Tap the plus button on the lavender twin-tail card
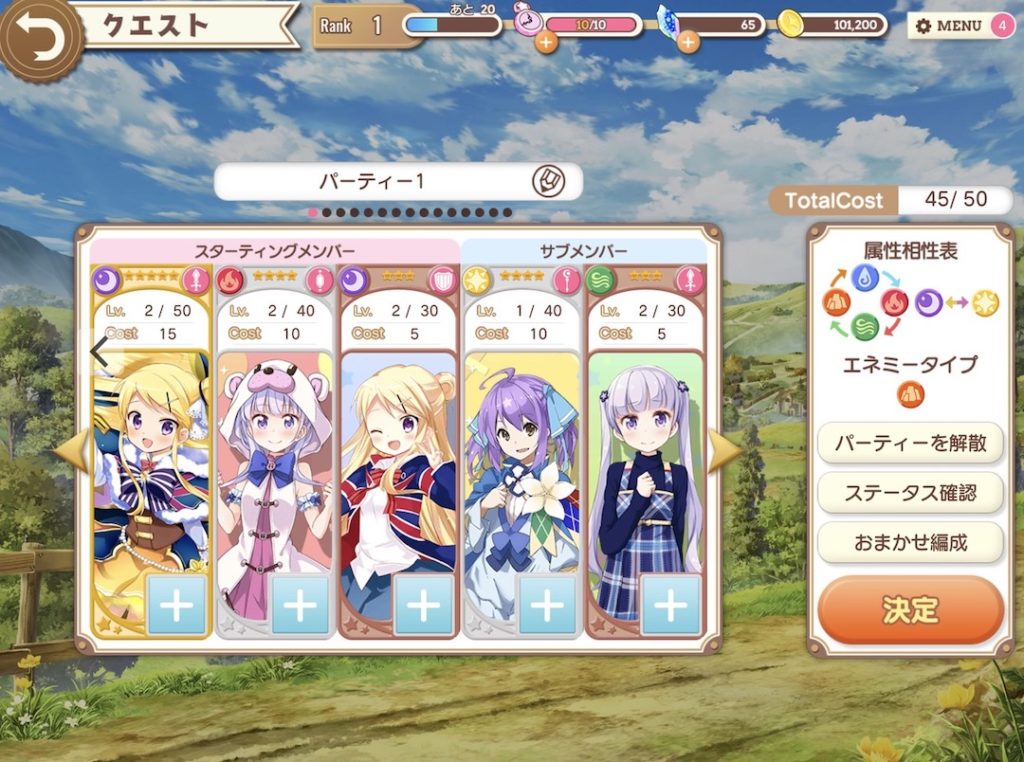 pyautogui.click(x=670, y=604)
